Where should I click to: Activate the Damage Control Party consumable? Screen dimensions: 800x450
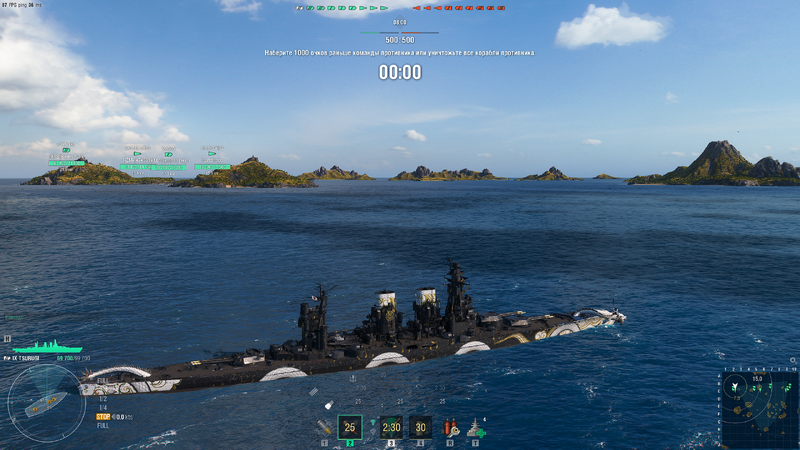click(x=449, y=427)
